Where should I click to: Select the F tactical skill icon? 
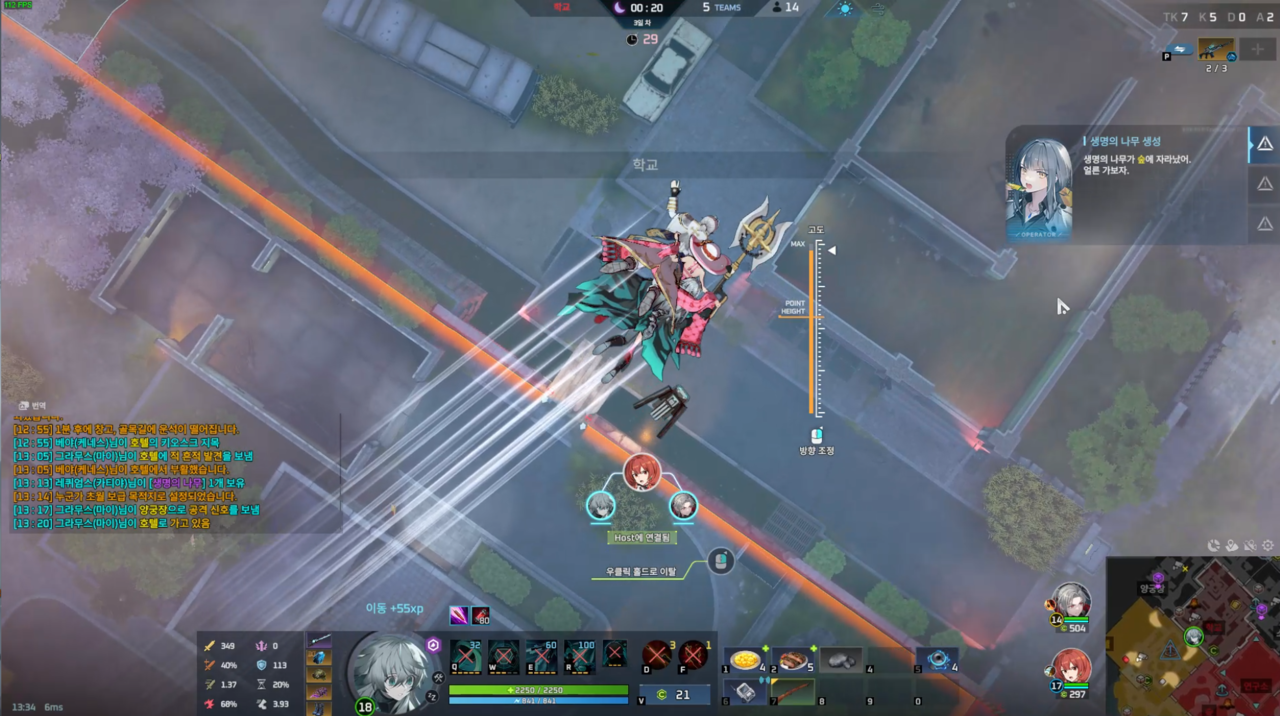tap(692, 655)
